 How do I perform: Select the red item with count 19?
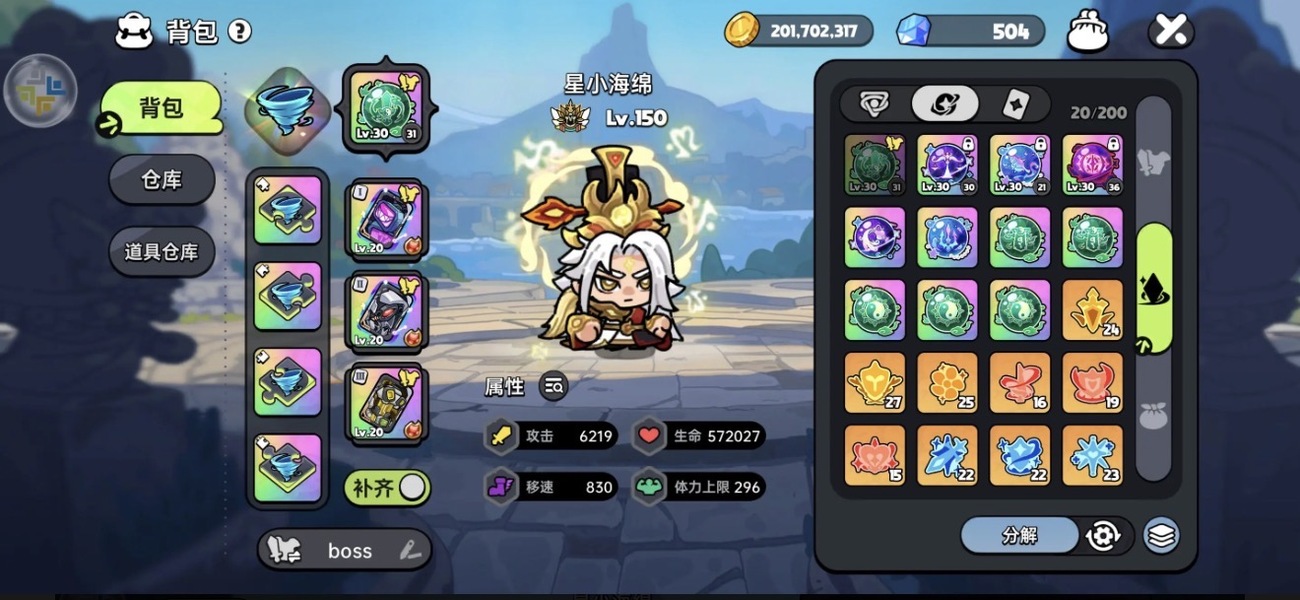(1092, 382)
